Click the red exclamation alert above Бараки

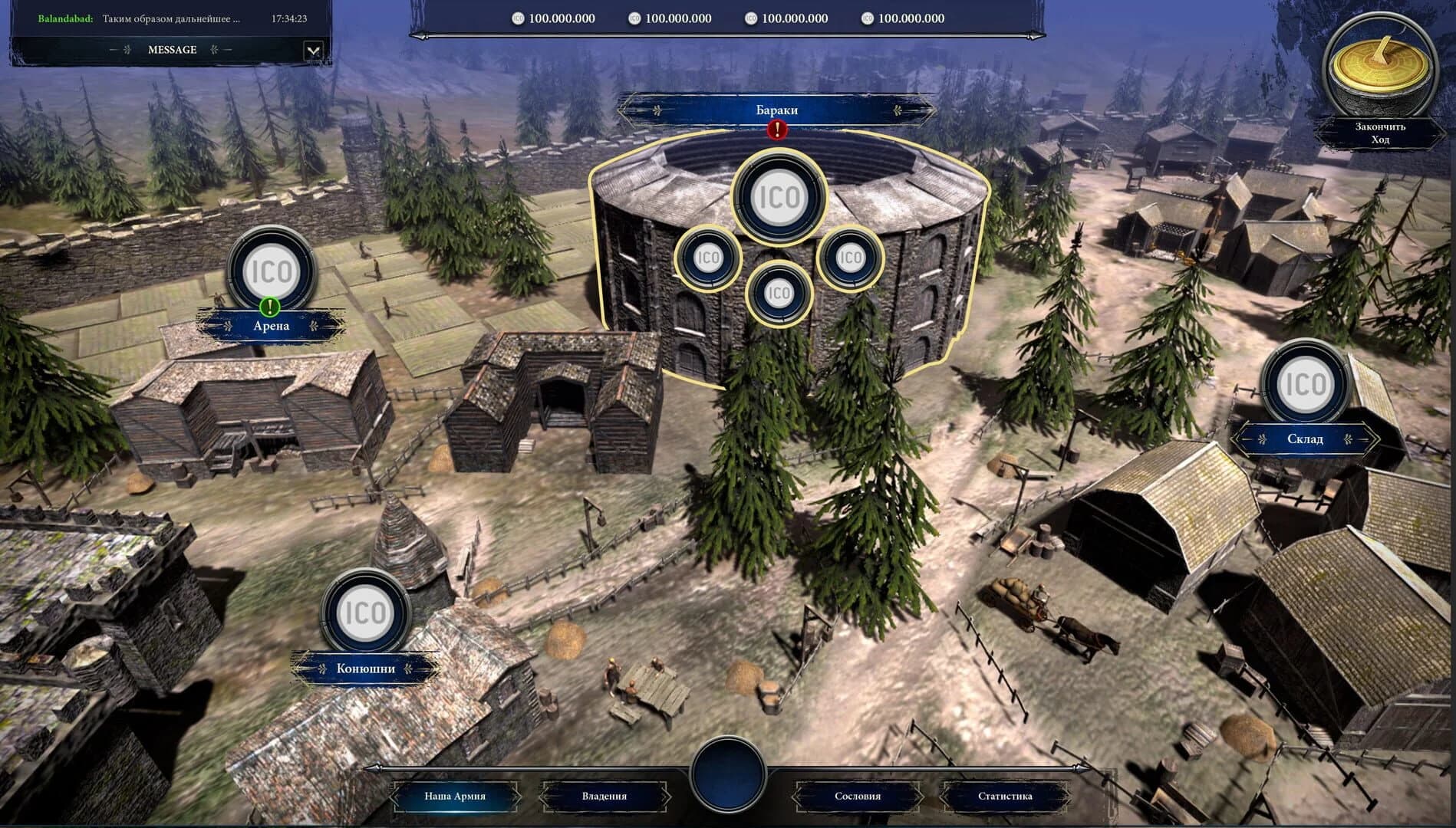(776, 130)
